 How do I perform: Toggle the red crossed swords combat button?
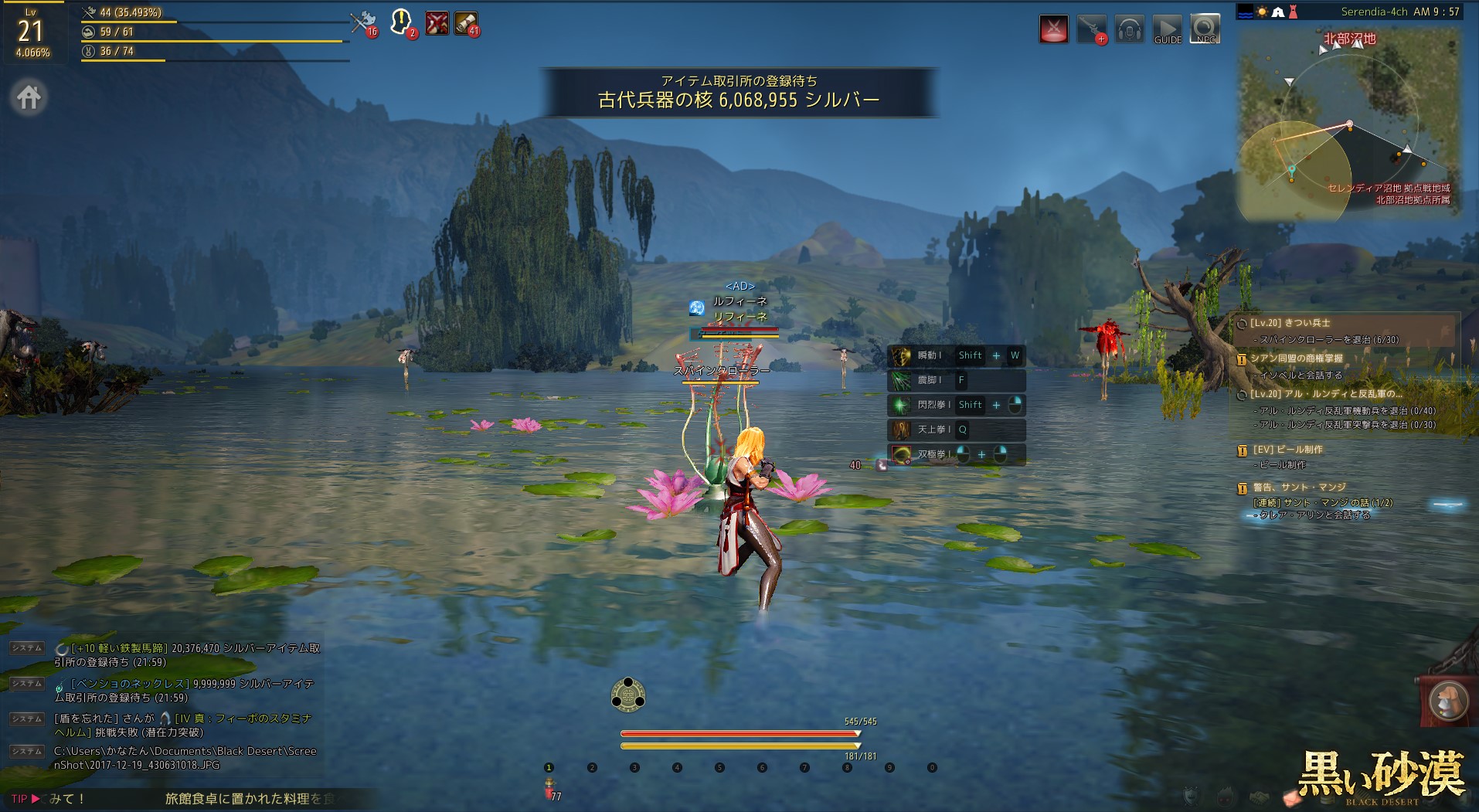(x=1053, y=29)
